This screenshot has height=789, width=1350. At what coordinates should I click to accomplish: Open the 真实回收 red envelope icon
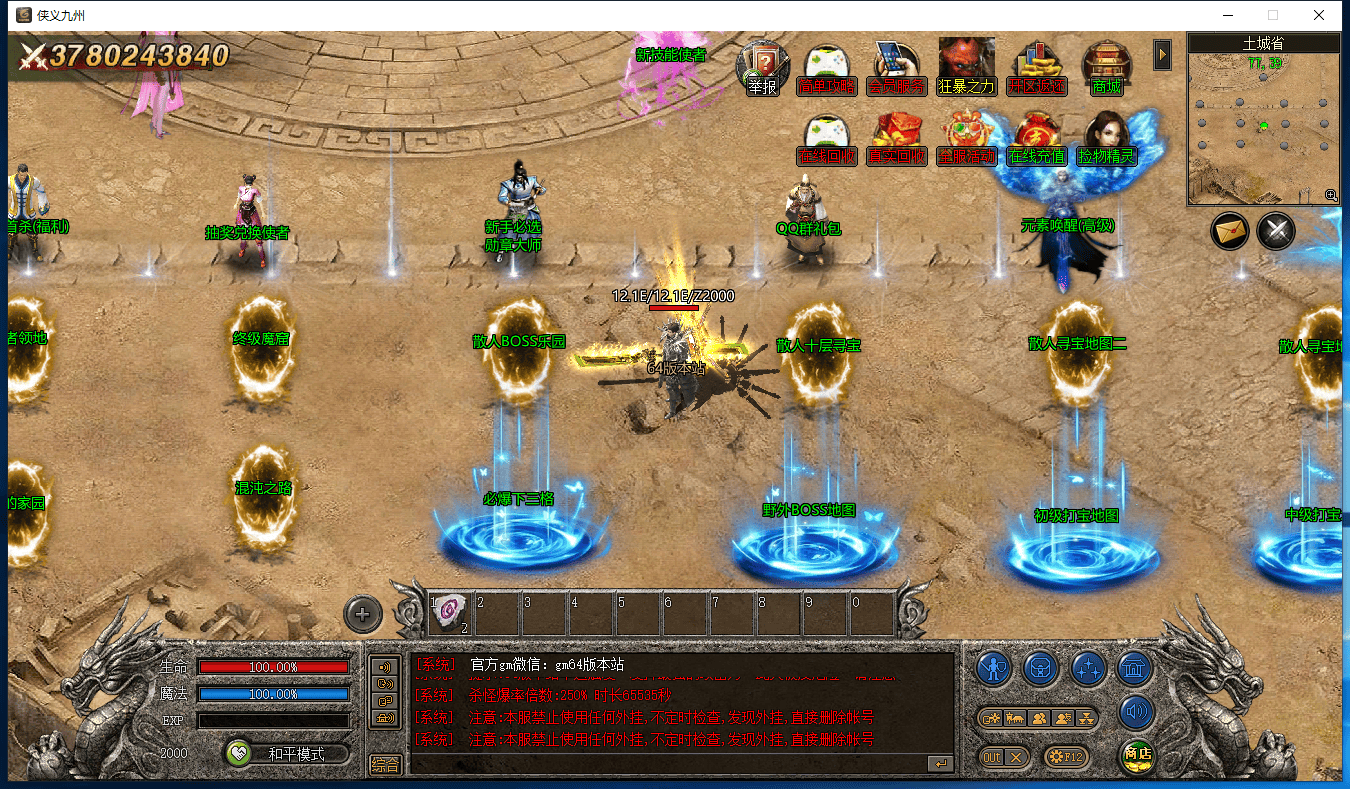[x=897, y=138]
